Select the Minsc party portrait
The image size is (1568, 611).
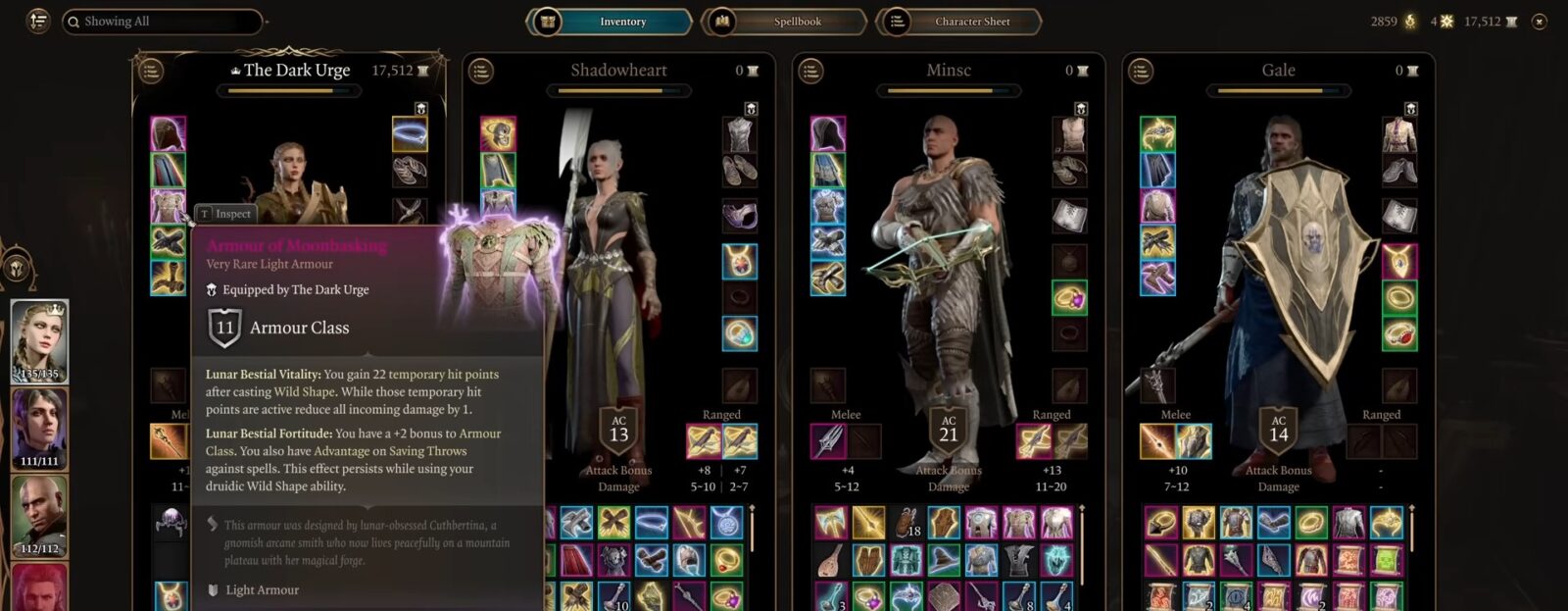point(39,516)
